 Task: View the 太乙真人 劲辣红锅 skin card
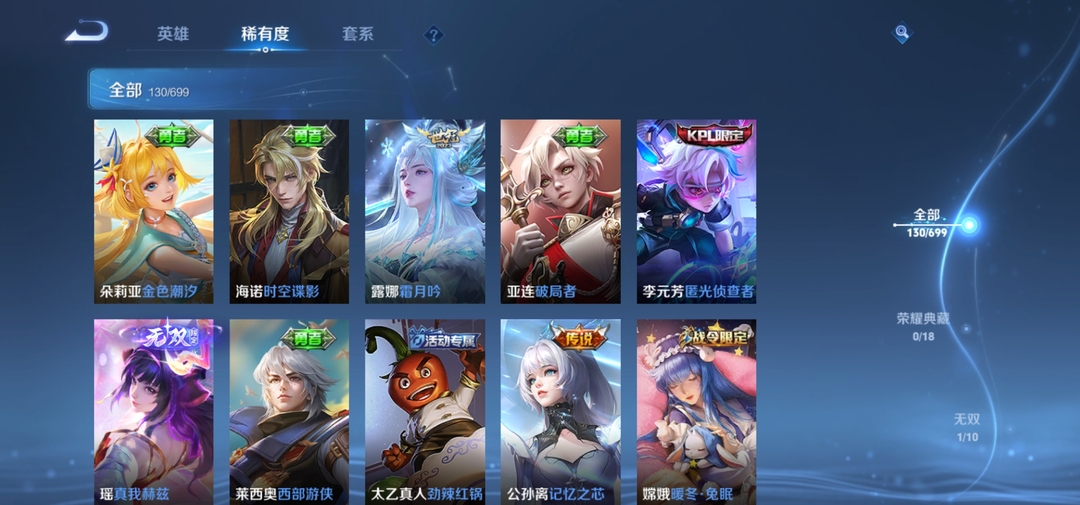(425, 411)
